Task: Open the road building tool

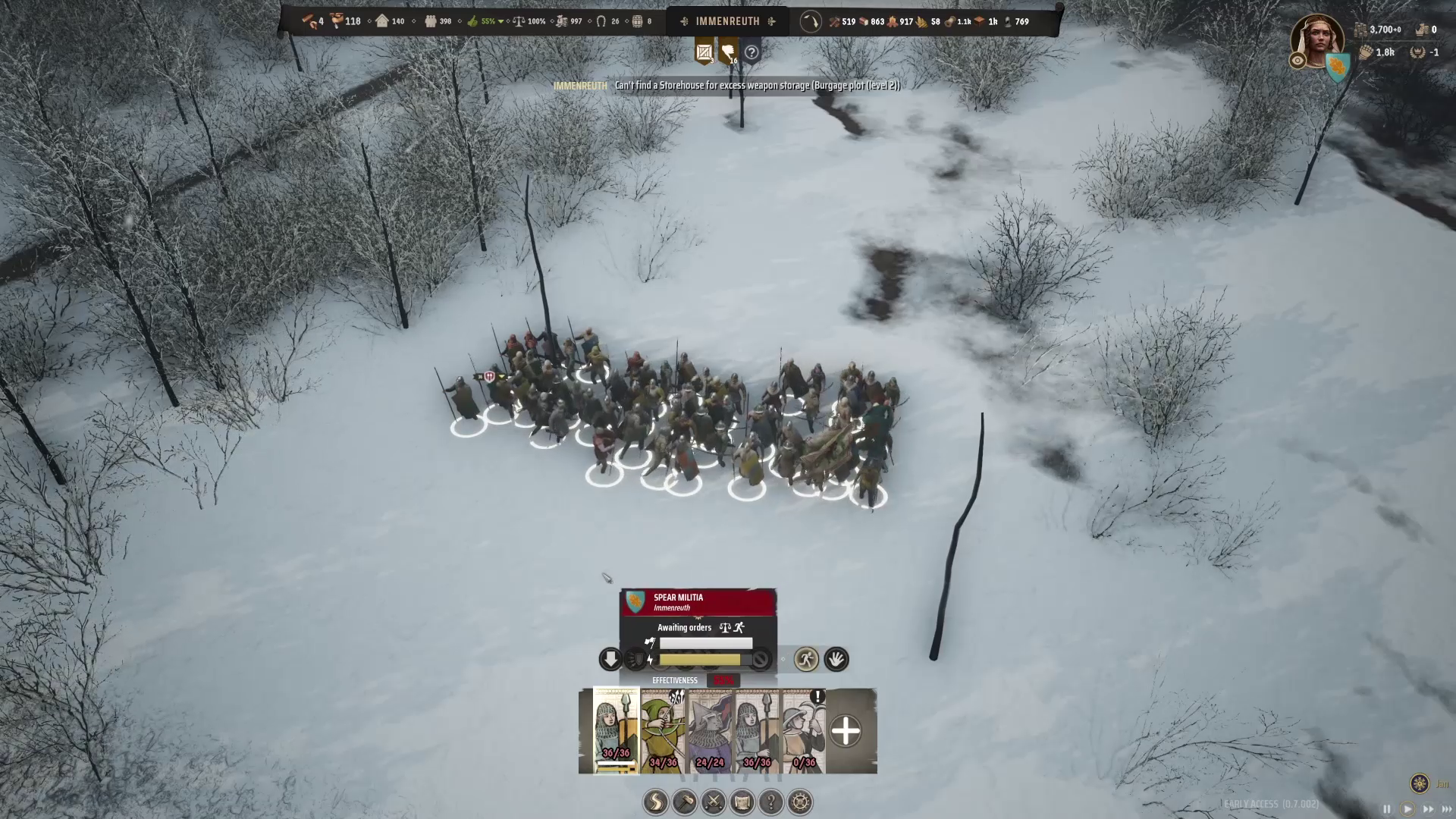Action: 656,802
